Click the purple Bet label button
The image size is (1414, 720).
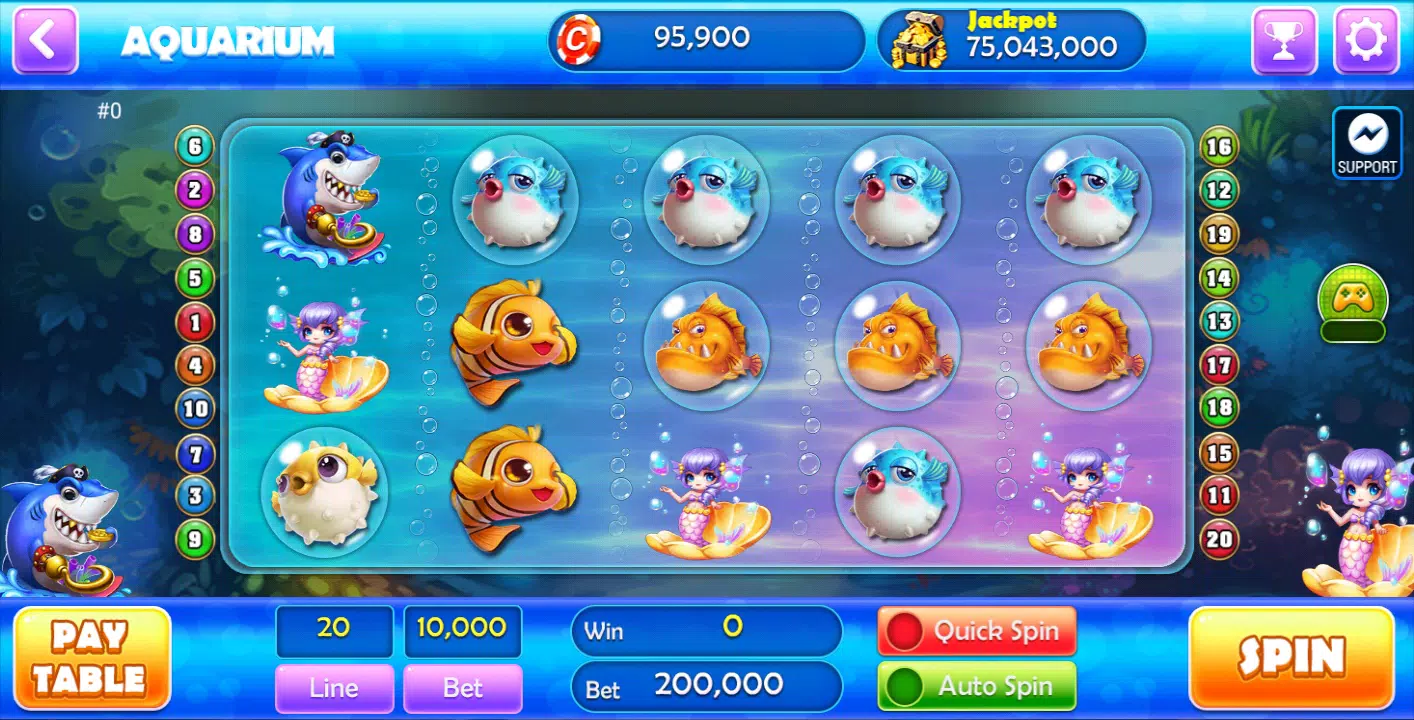[x=462, y=687]
